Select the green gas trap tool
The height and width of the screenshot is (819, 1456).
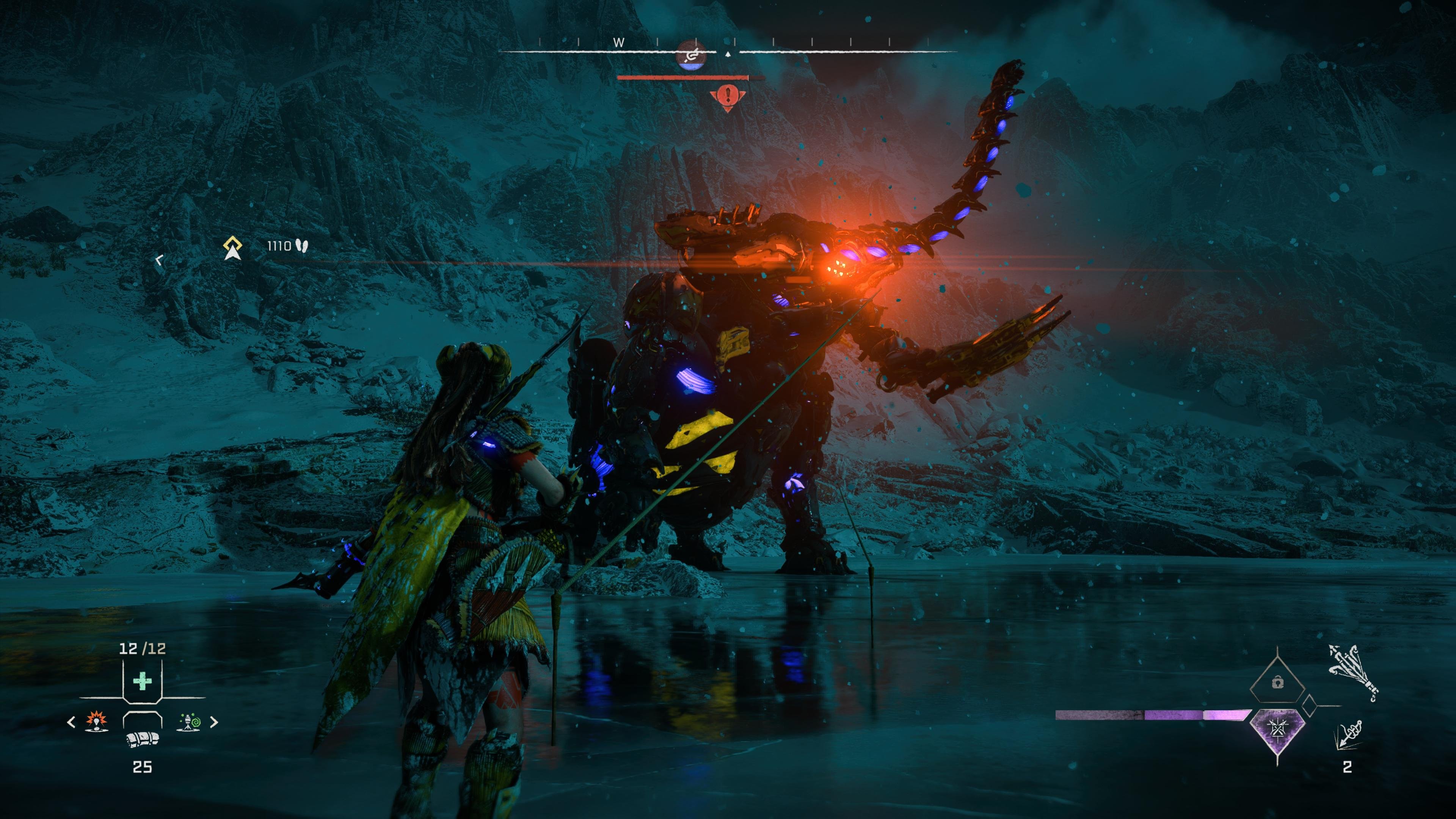(189, 722)
